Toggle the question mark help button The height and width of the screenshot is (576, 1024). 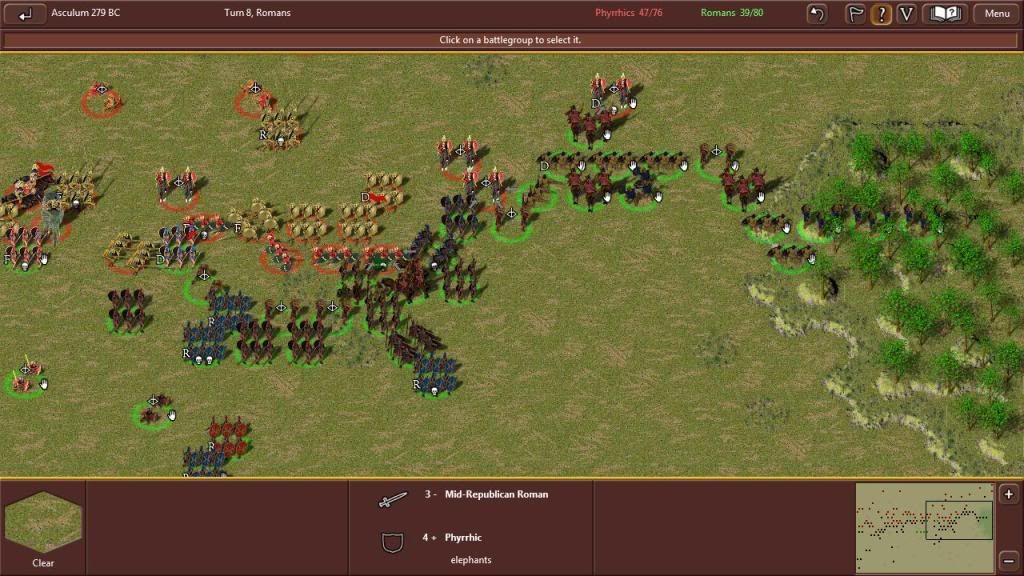(x=881, y=14)
